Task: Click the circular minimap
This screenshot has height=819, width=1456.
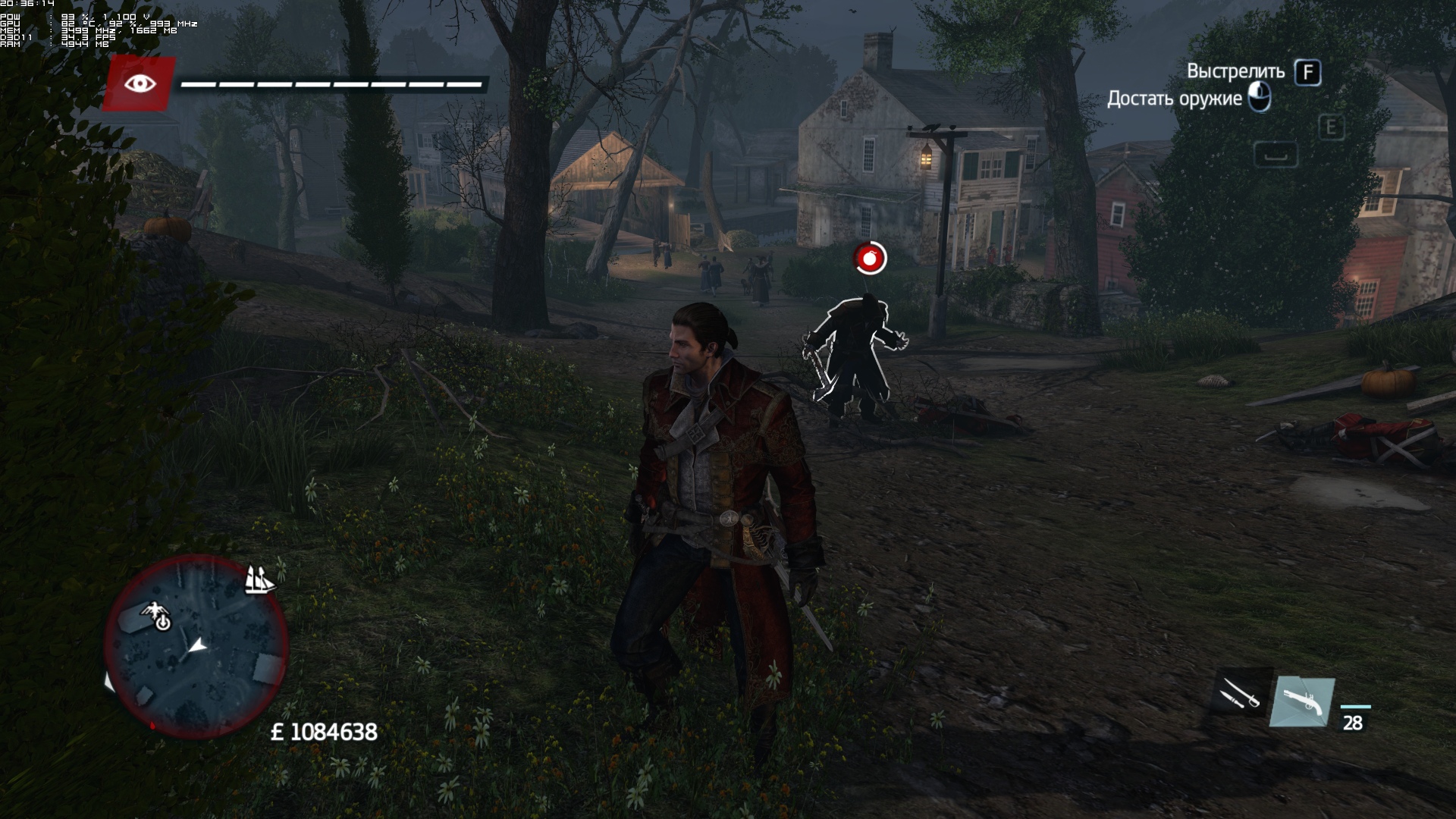Action: (x=196, y=647)
